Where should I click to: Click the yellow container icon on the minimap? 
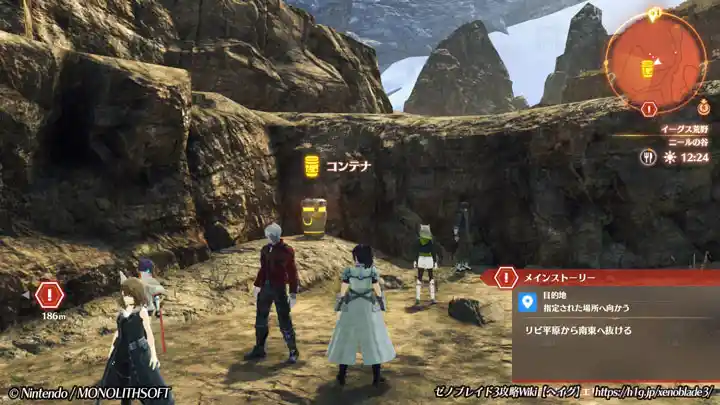648,68
